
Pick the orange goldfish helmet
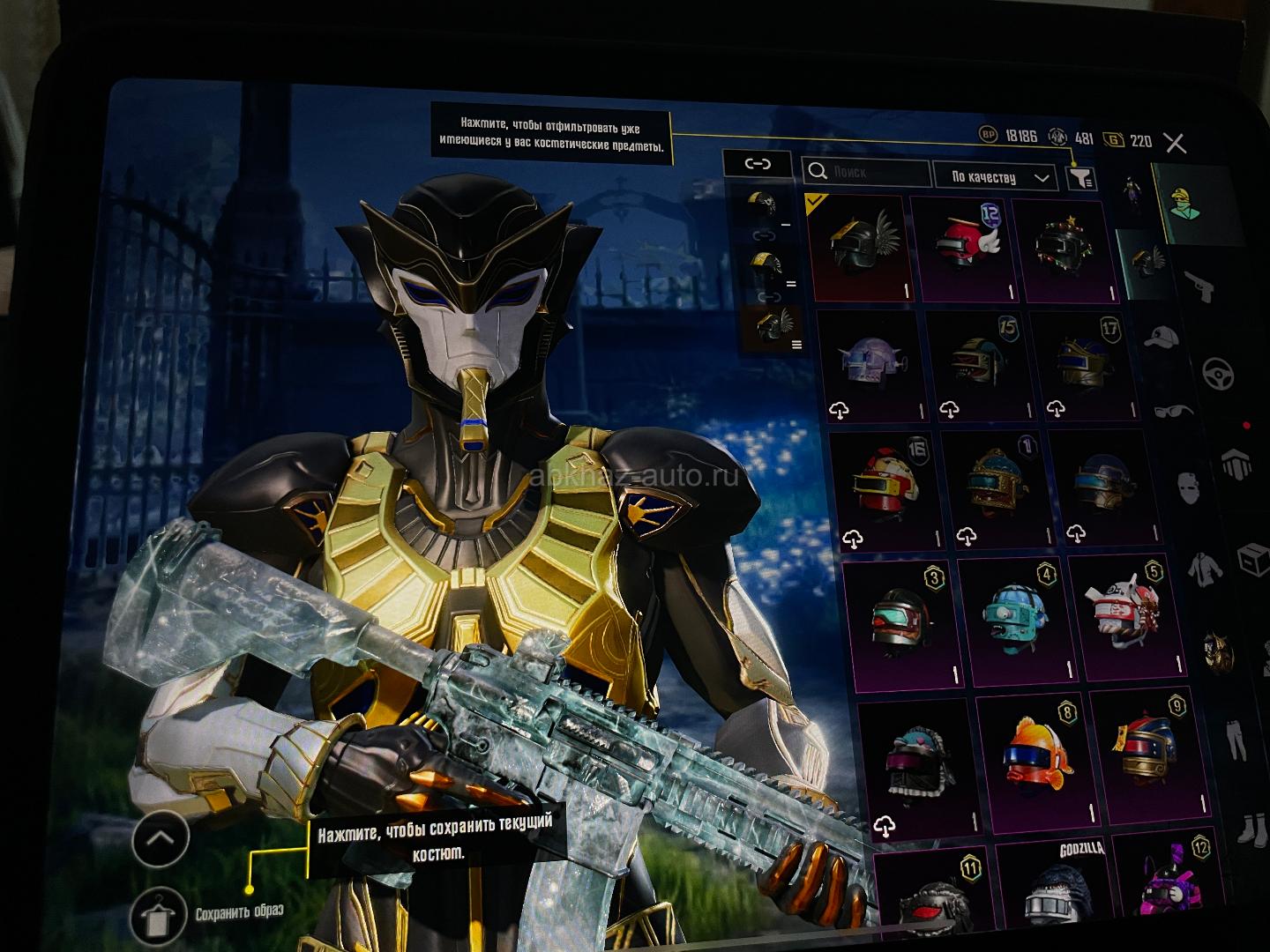click(1030, 760)
